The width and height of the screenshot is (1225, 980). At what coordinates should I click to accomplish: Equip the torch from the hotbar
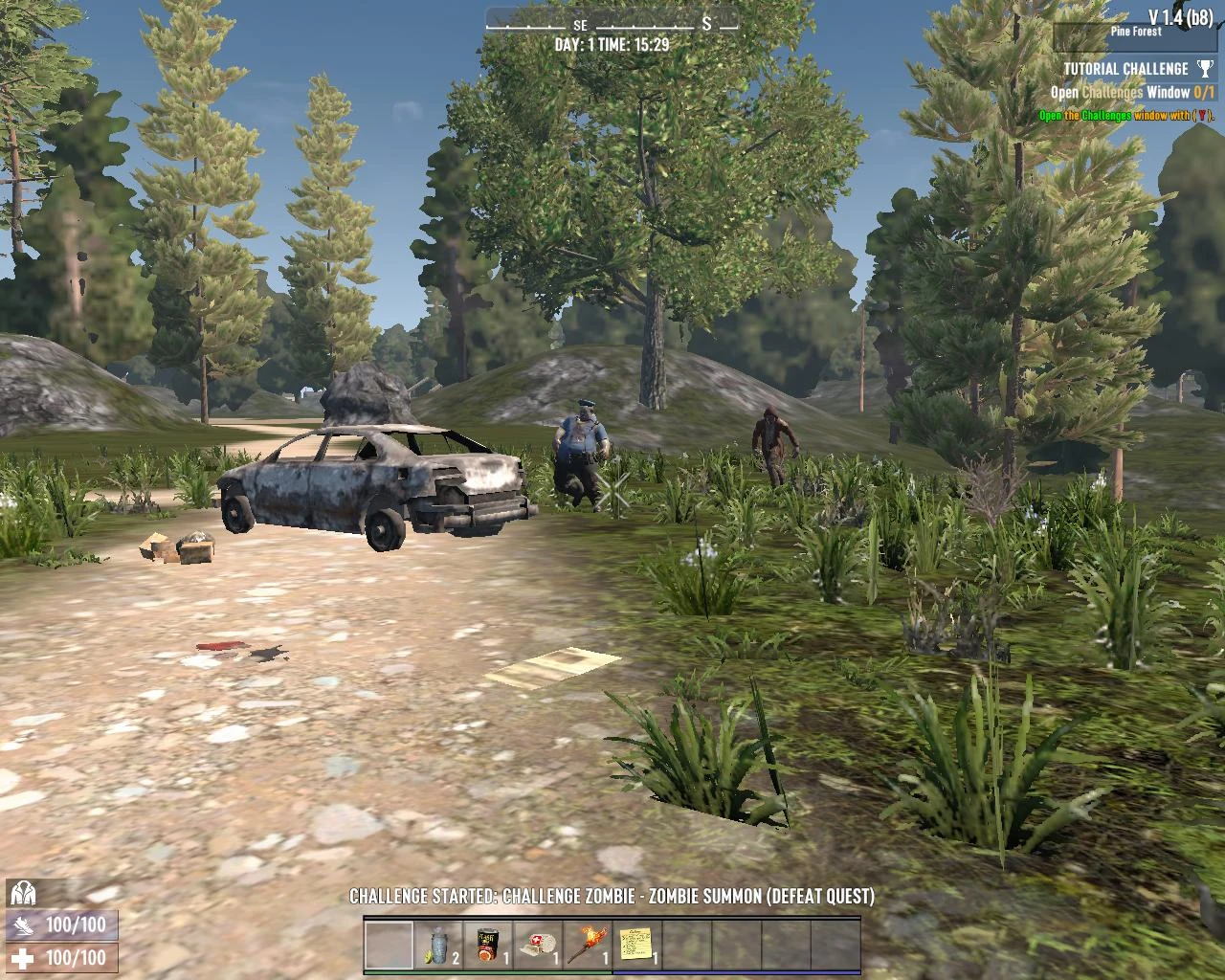(588, 946)
